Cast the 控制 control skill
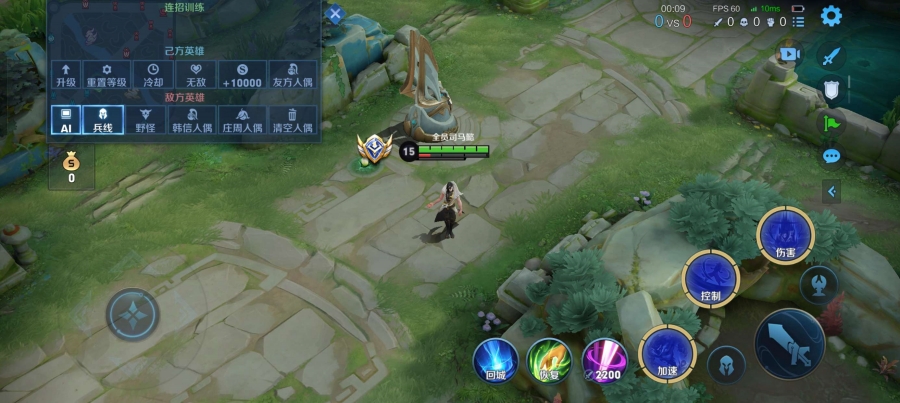Image resolution: width=900 pixels, height=403 pixels. tap(711, 278)
